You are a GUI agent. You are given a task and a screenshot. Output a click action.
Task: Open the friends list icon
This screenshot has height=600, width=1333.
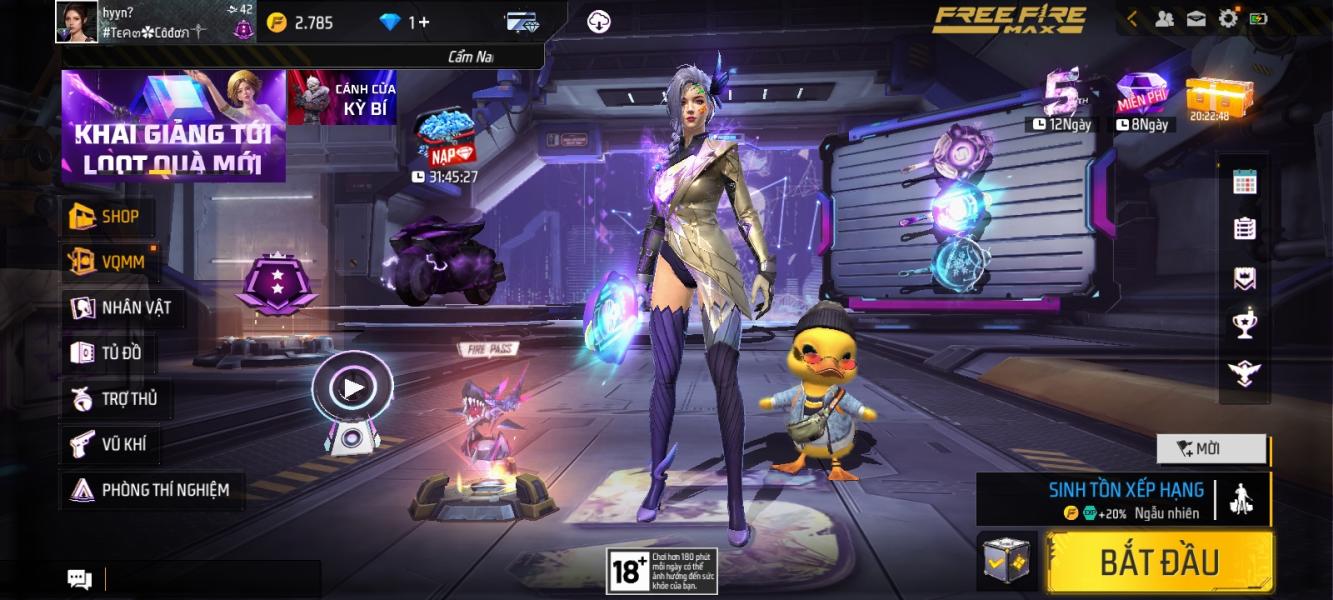tap(1165, 18)
